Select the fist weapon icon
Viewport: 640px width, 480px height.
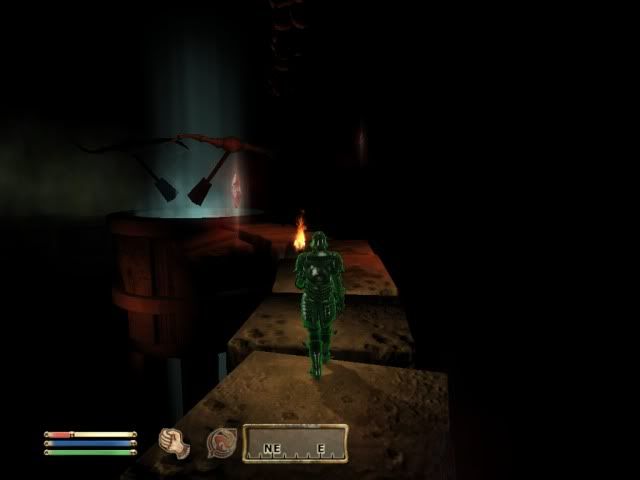(x=175, y=443)
